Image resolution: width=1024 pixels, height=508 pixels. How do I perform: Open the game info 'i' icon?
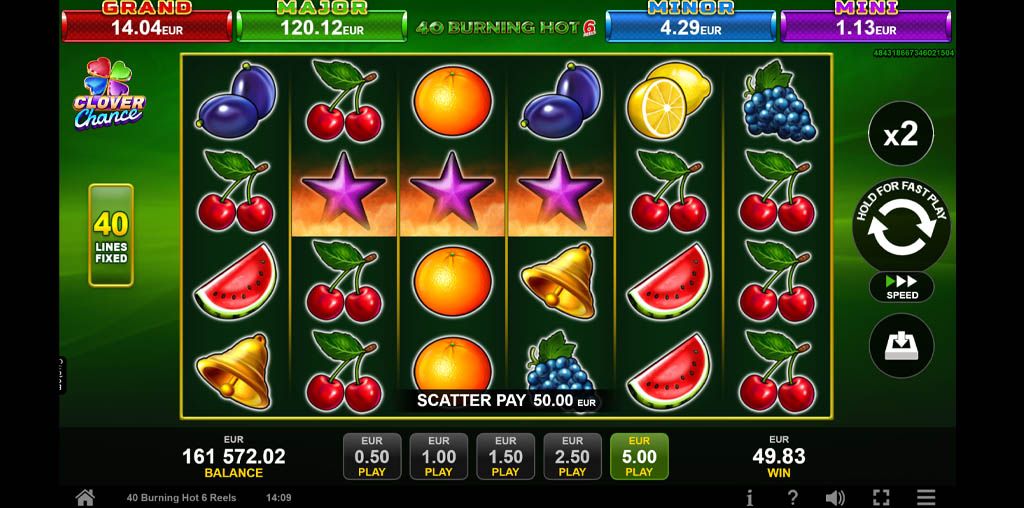coord(750,497)
